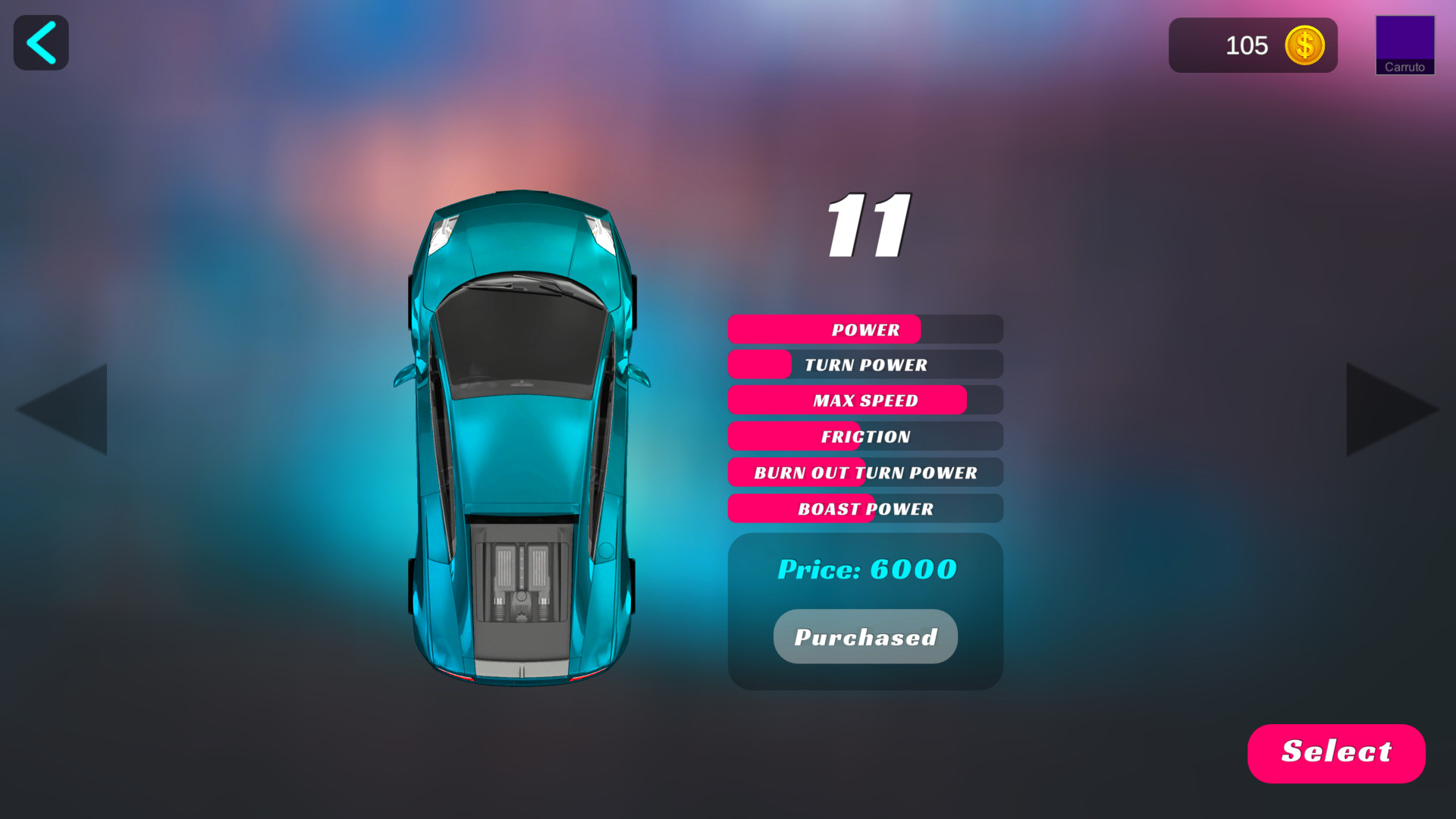Click the Select button
This screenshot has height=819, width=1456.
pyautogui.click(x=1336, y=752)
